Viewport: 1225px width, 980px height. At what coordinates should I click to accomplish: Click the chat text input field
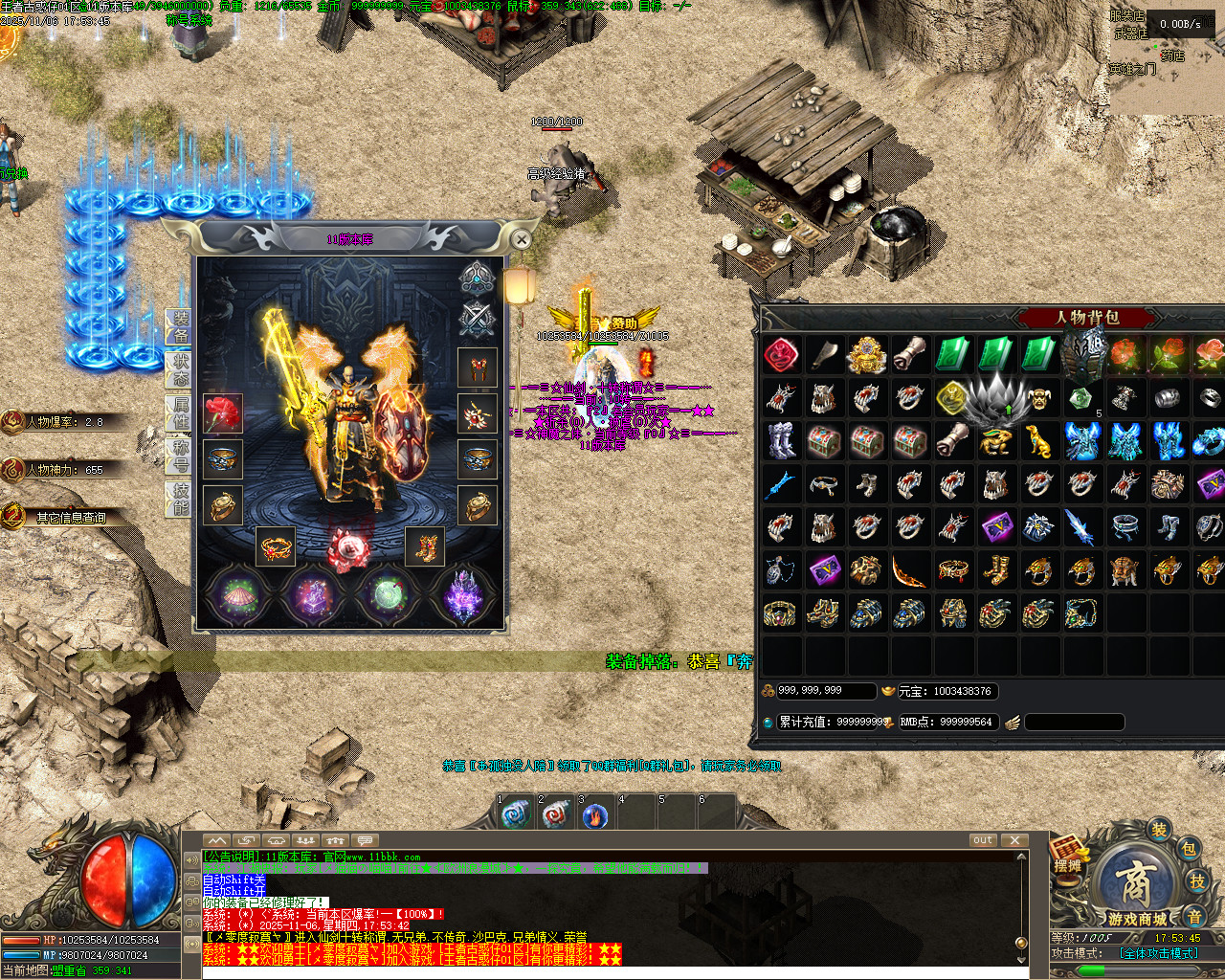[x=612, y=971]
